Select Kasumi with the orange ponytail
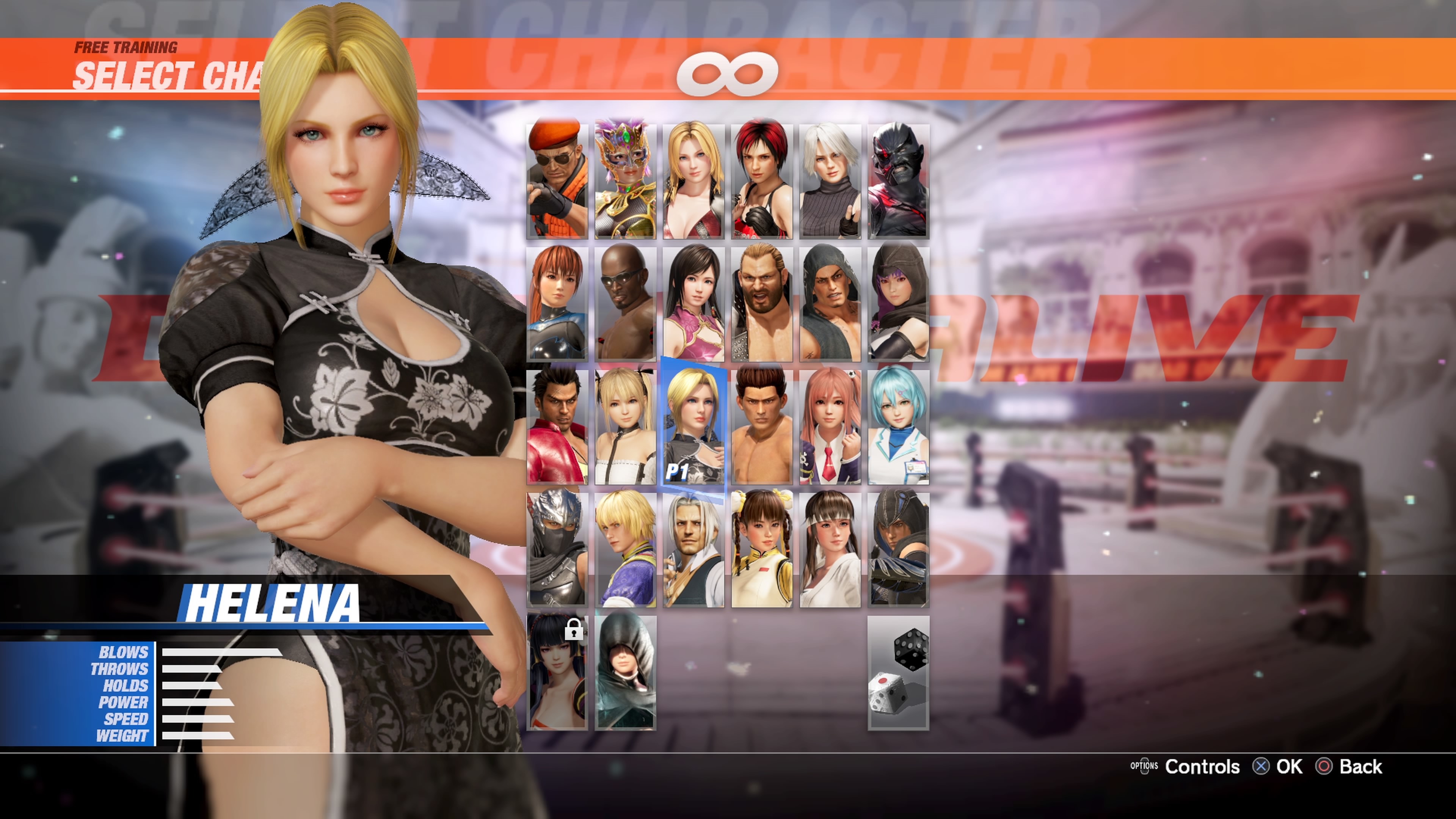Screen dimensions: 1456x819 tap(557, 303)
